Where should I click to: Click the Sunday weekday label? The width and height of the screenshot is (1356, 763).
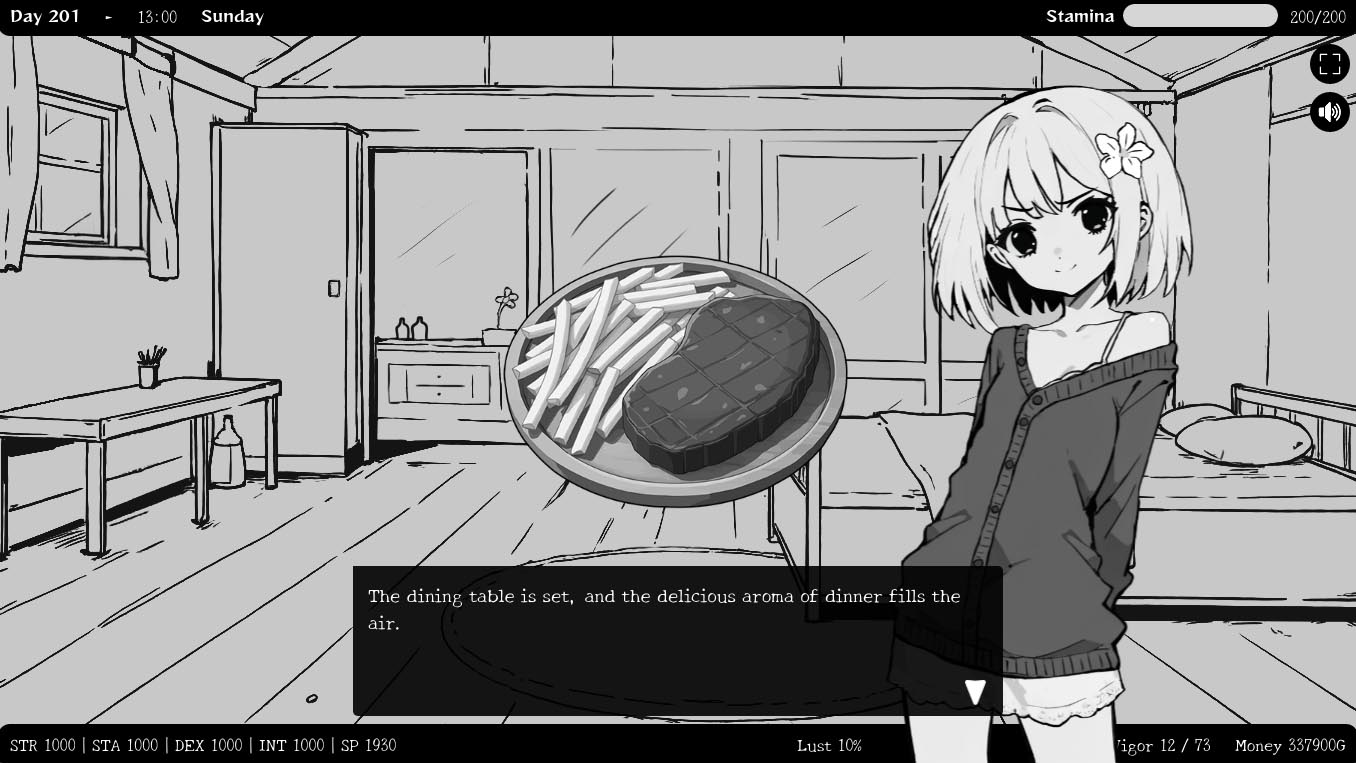[232, 16]
